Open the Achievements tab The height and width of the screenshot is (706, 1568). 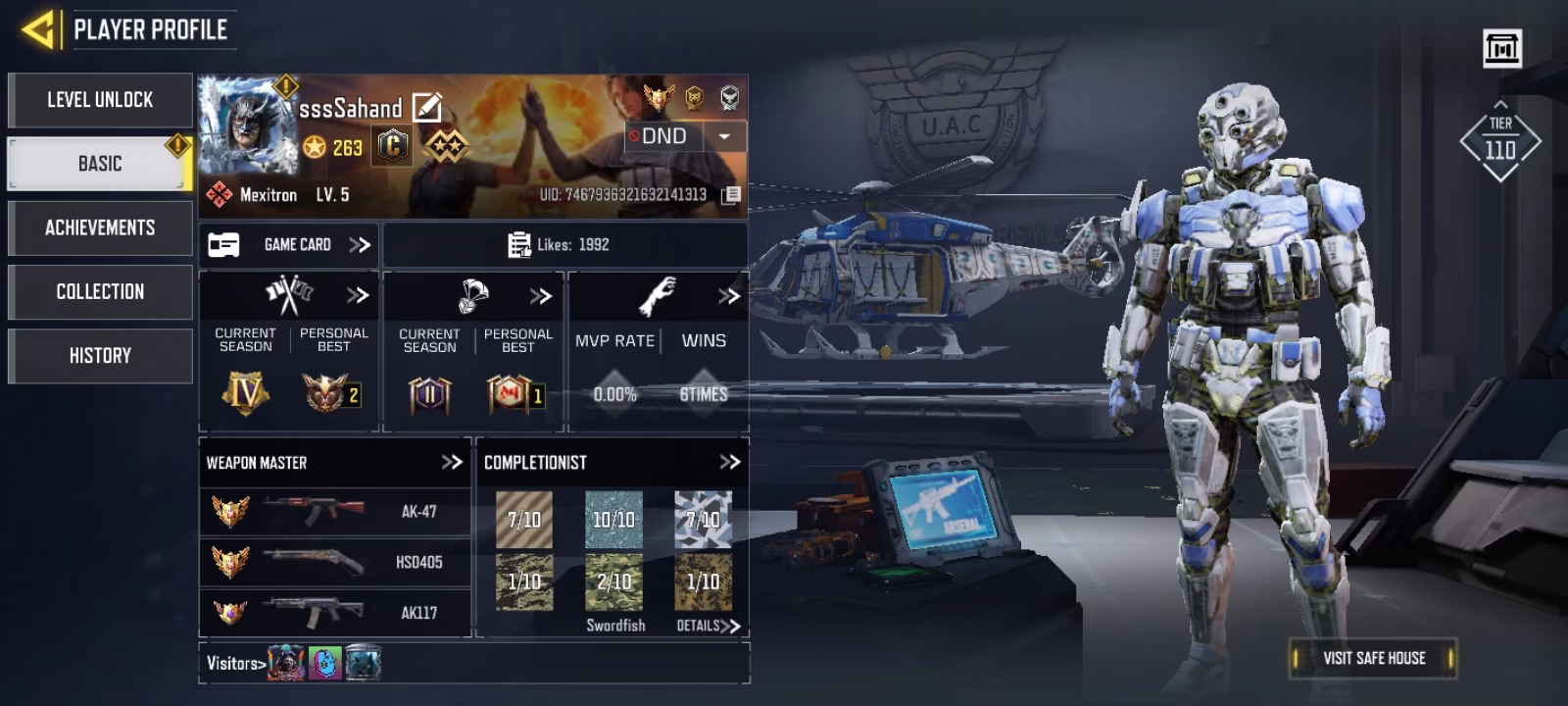pyautogui.click(x=100, y=227)
